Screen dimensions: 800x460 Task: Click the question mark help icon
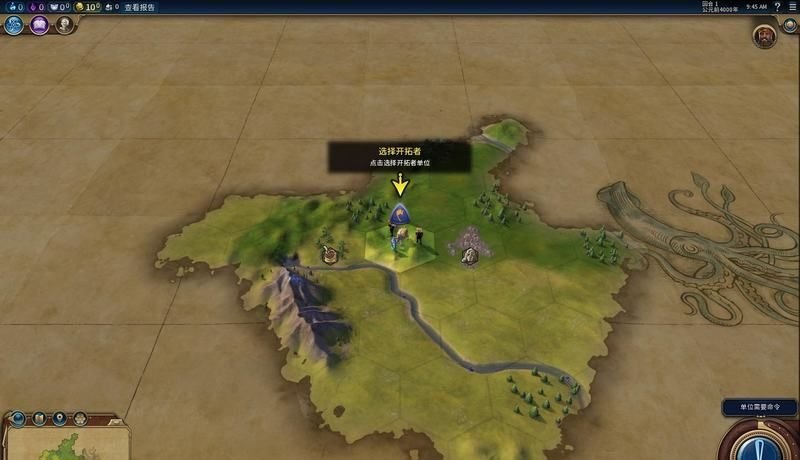tap(777, 7)
